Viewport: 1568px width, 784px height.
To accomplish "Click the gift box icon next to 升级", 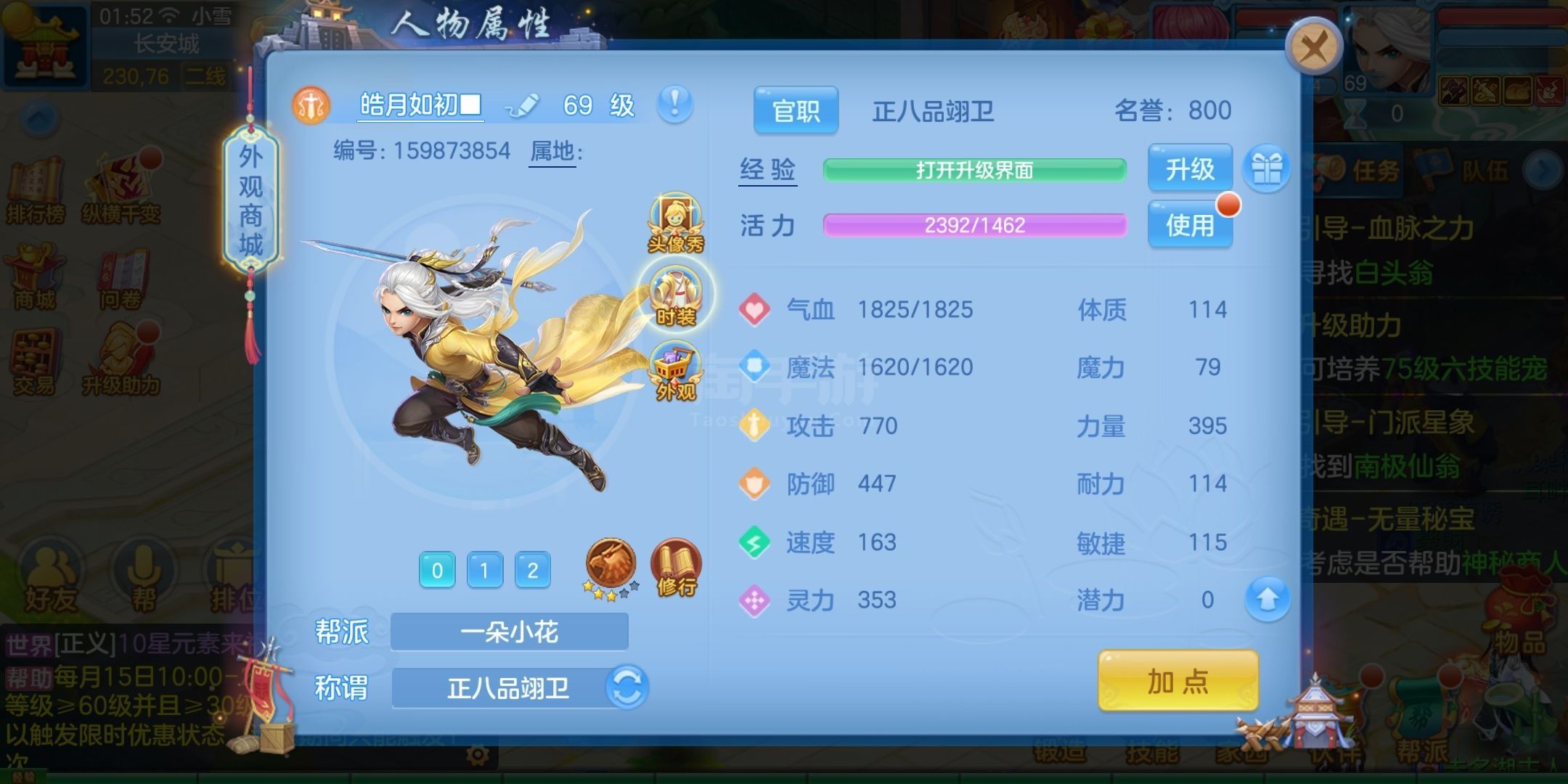I will (1267, 168).
